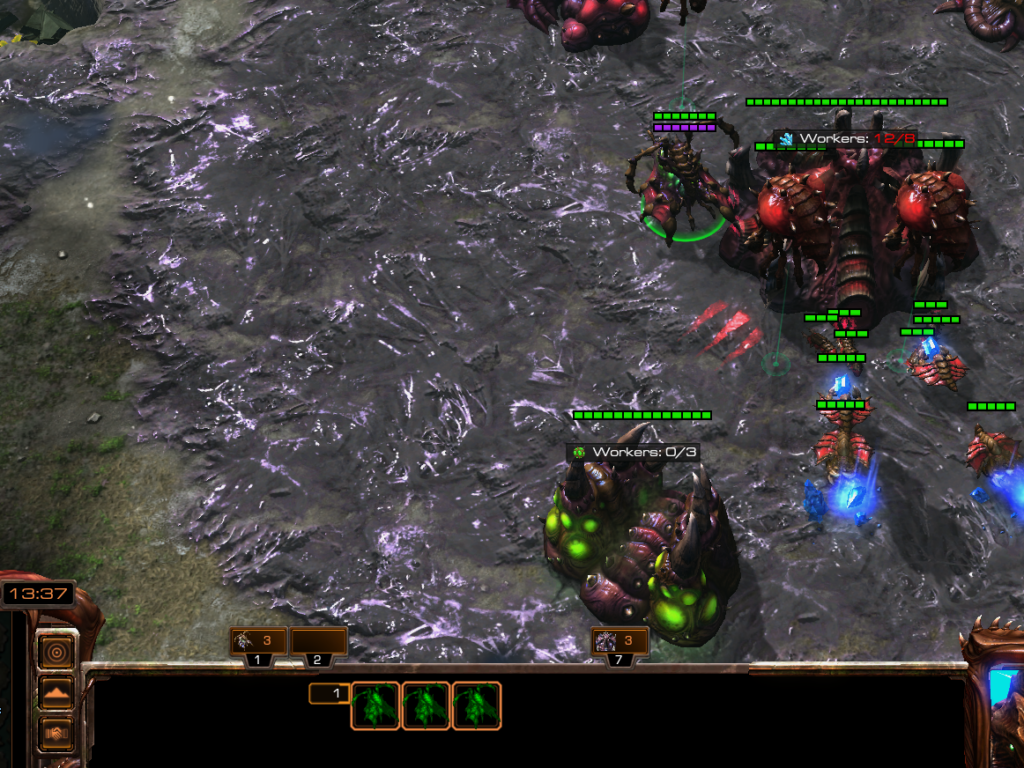Select the empty control group 2 tab

pyautogui.click(x=318, y=642)
